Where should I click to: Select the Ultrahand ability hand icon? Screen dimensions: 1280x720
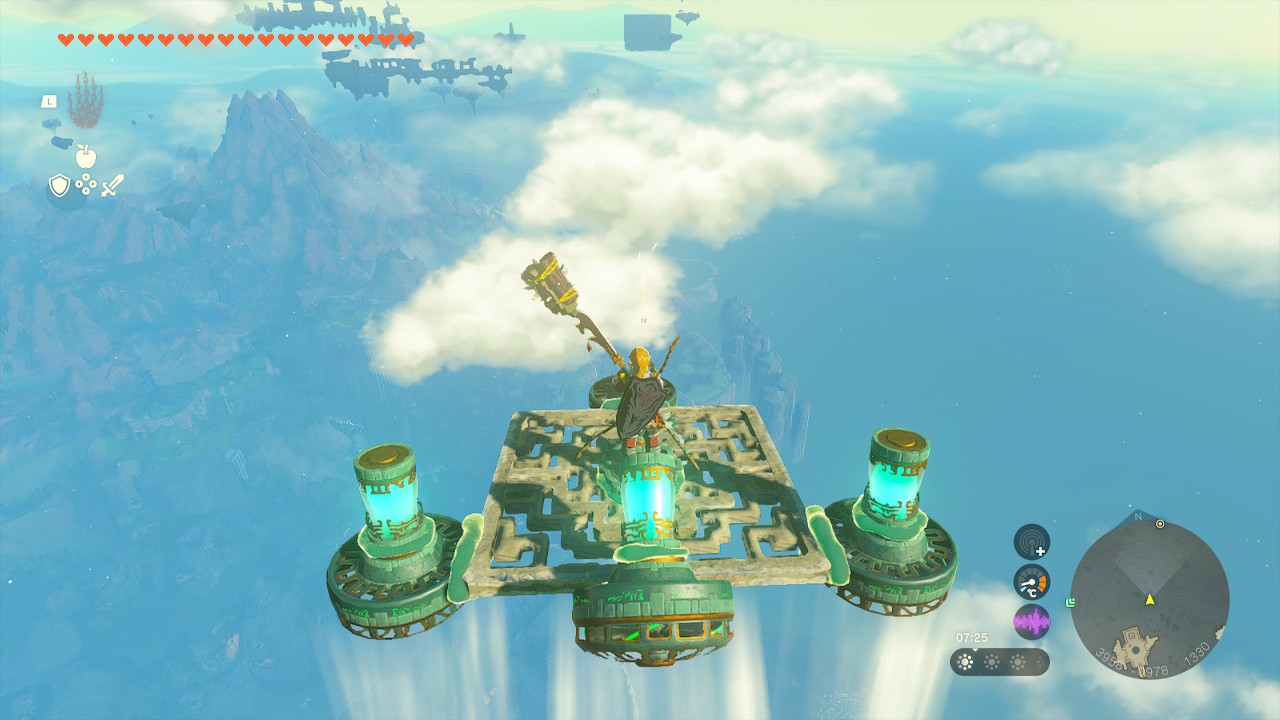[84, 100]
